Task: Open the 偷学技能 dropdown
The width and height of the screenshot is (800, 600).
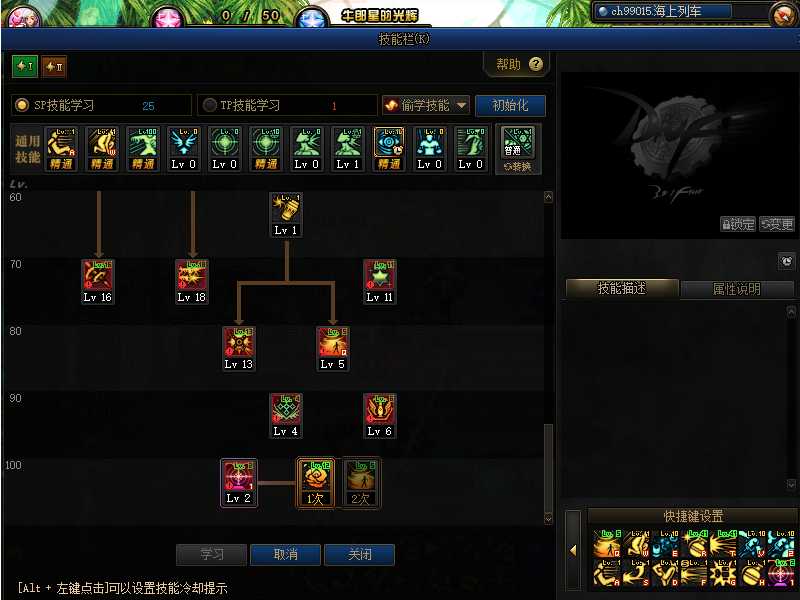Action: 426,105
